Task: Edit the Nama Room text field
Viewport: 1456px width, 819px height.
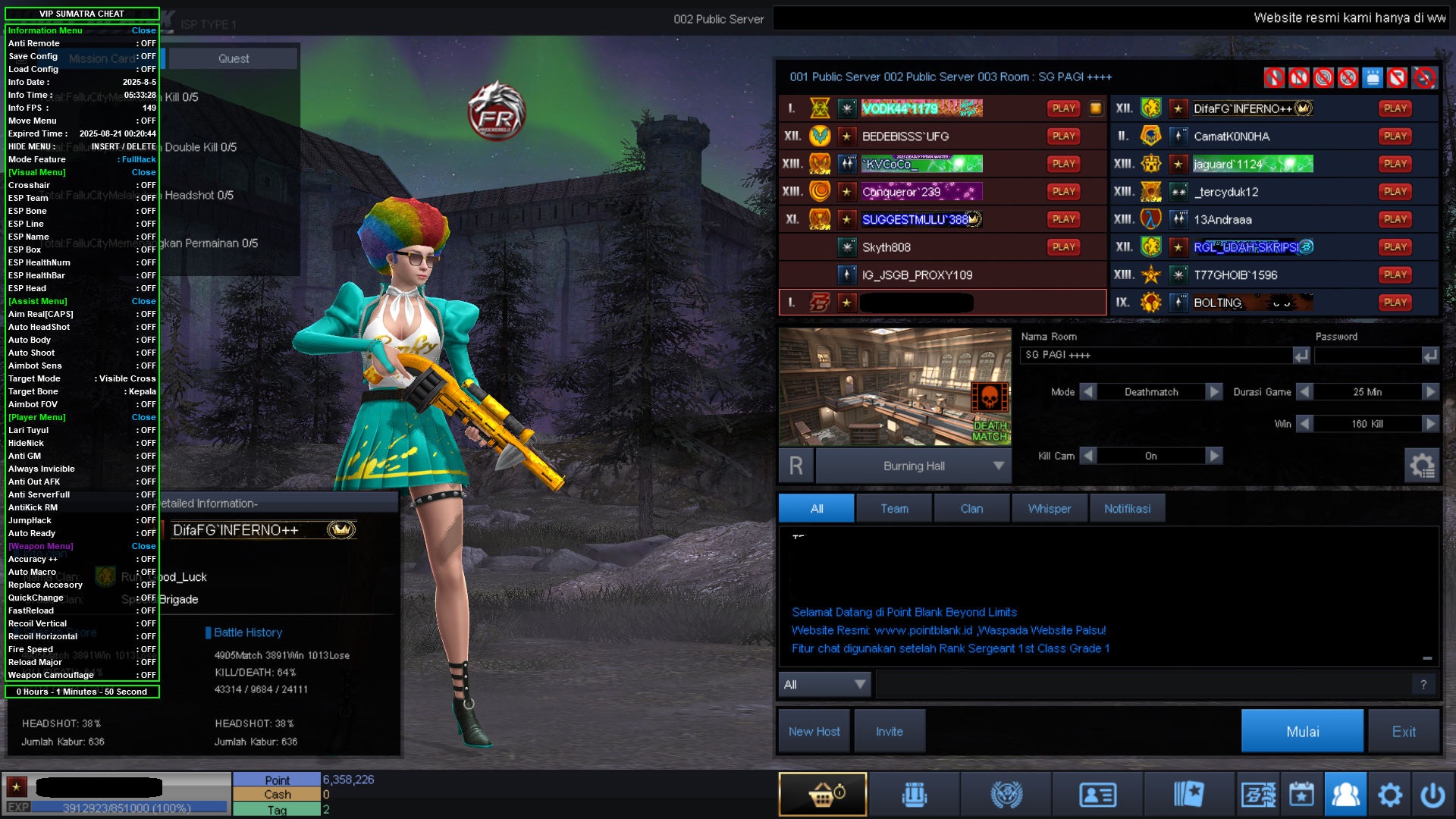Action: click(x=1155, y=355)
